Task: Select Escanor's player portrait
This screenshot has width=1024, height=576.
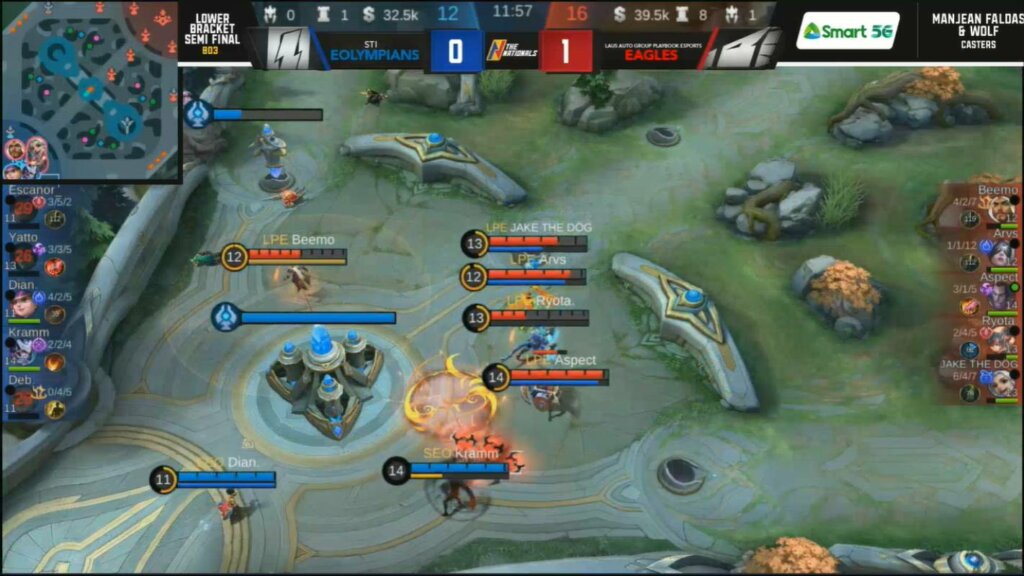Action: tap(22, 208)
